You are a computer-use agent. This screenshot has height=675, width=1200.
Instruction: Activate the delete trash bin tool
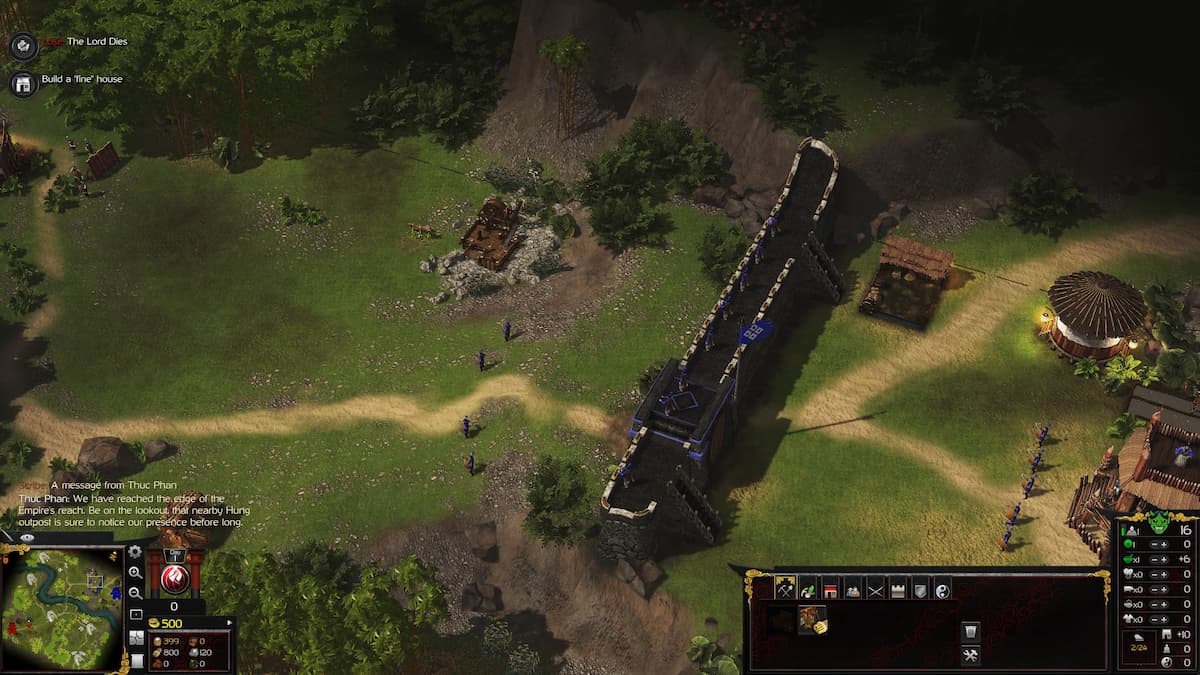pyautogui.click(x=969, y=631)
